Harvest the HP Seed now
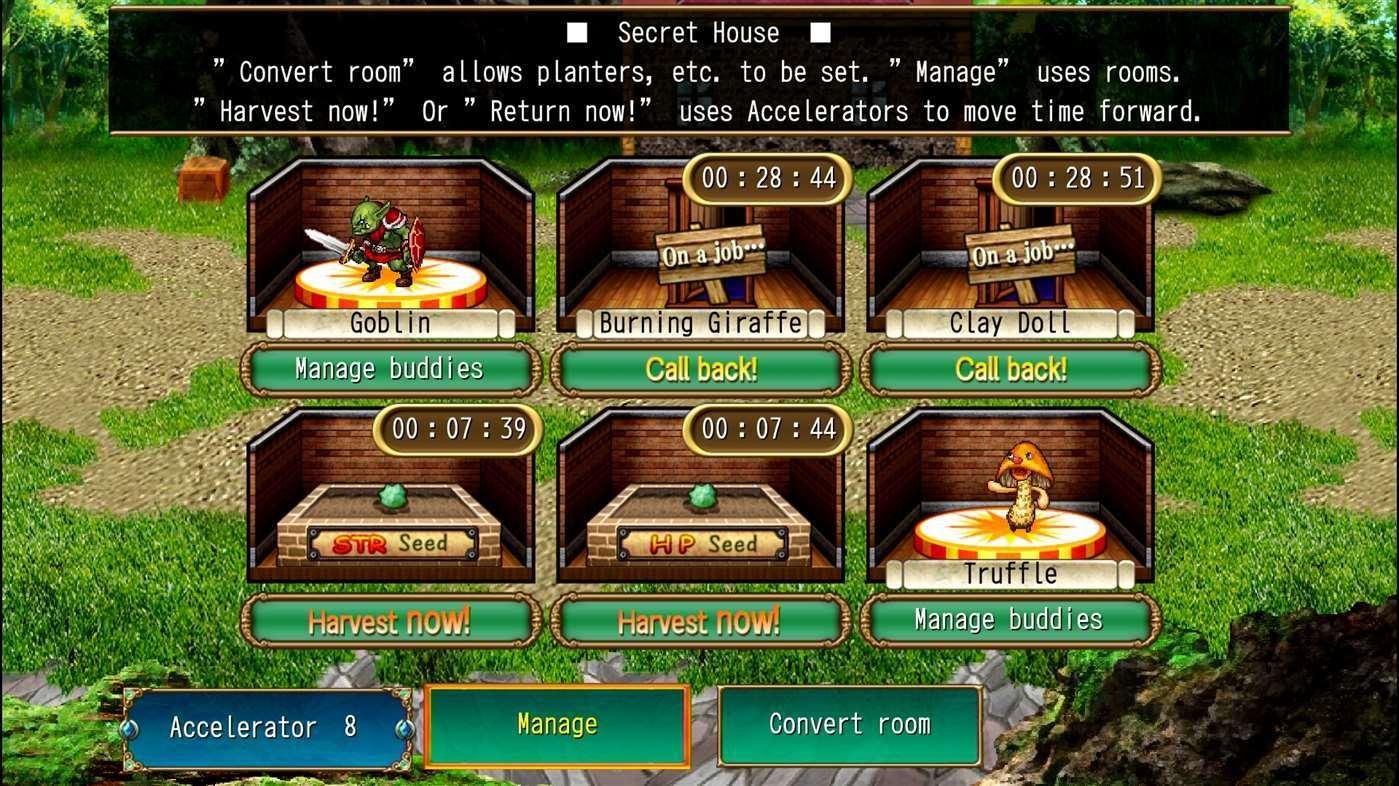The height and width of the screenshot is (786, 1399). pyautogui.click(x=700, y=621)
